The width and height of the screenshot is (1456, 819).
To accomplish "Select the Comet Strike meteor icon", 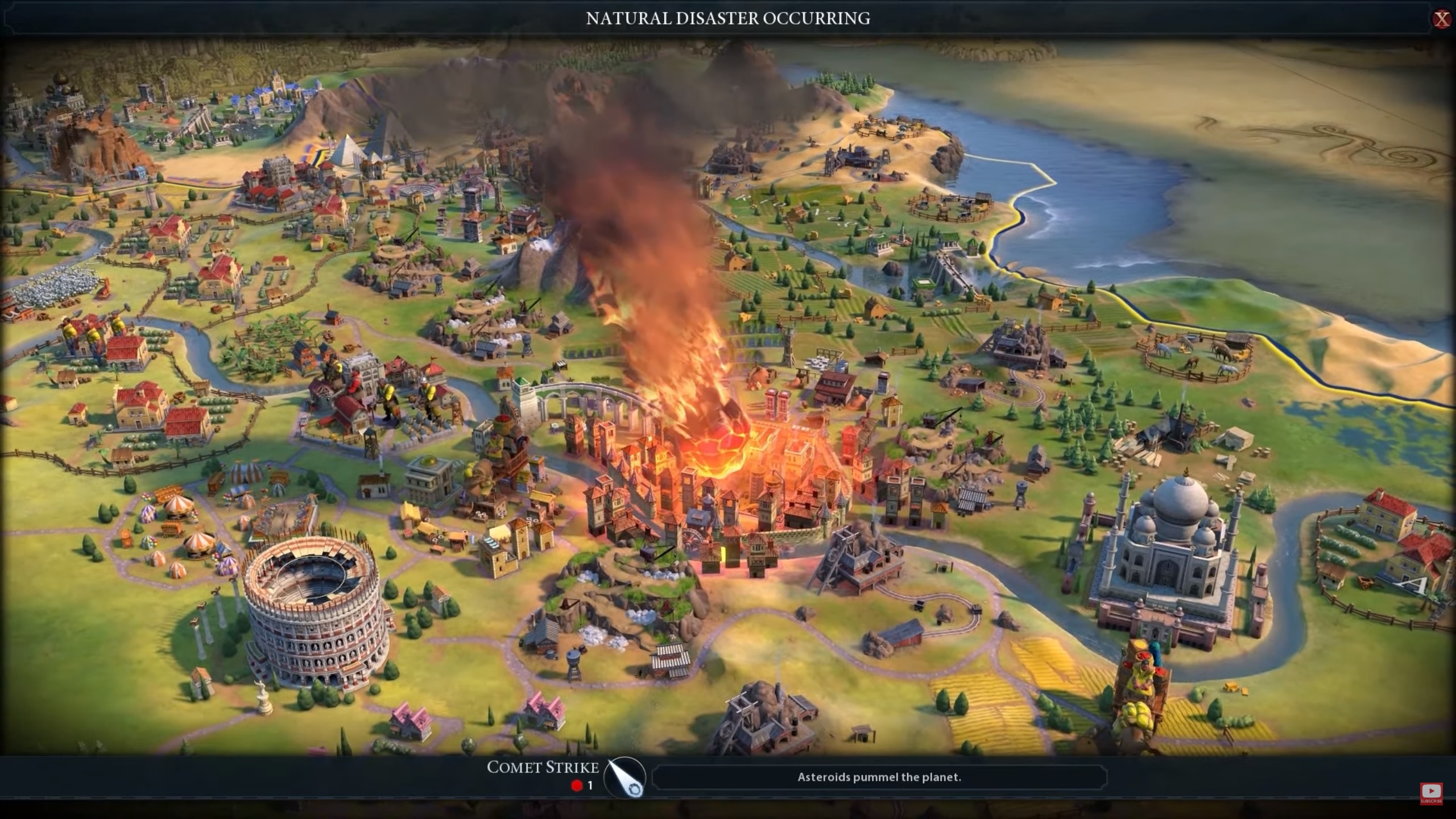I will pyautogui.click(x=624, y=777).
